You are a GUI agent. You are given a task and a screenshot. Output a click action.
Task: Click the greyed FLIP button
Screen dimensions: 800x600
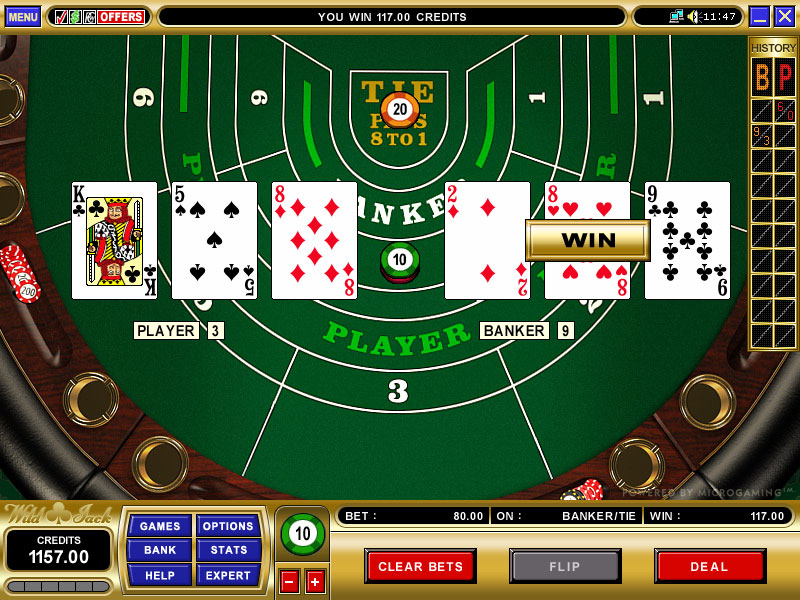click(565, 566)
